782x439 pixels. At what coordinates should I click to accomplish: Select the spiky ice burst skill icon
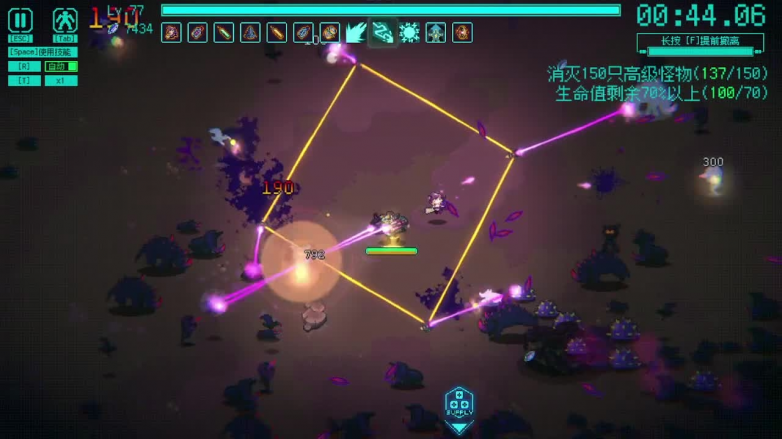pos(356,33)
